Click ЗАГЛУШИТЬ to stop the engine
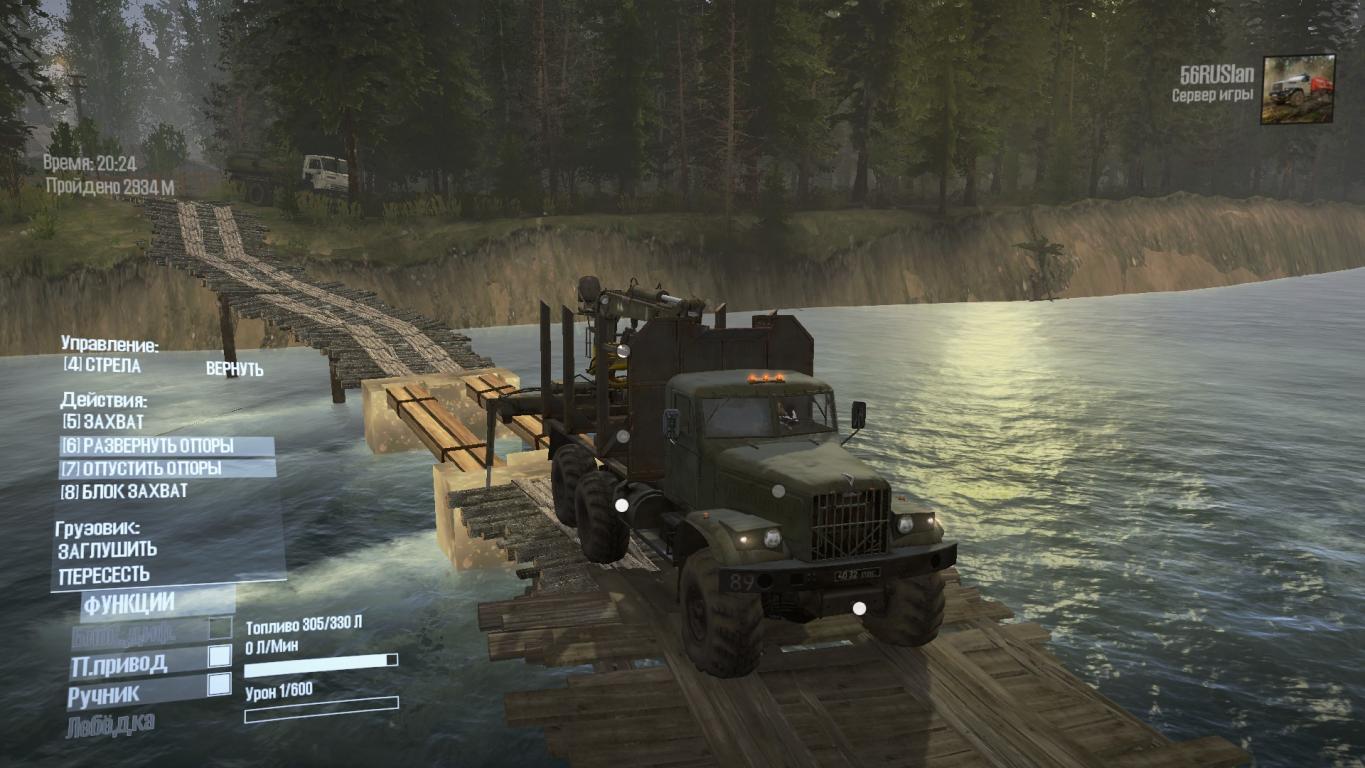The width and height of the screenshot is (1365, 768). [x=108, y=550]
